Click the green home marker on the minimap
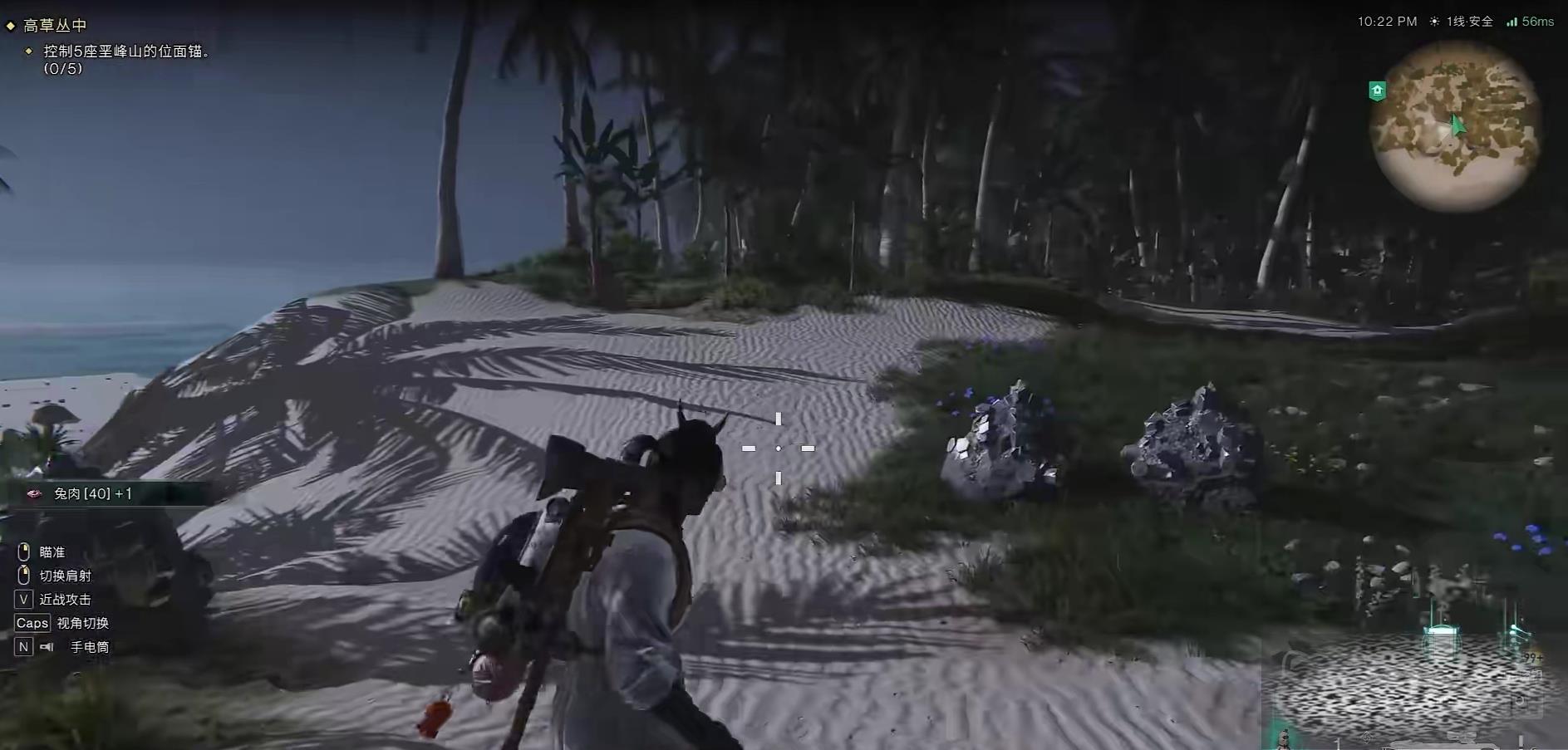The image size is (1568, 750). 1377,91
